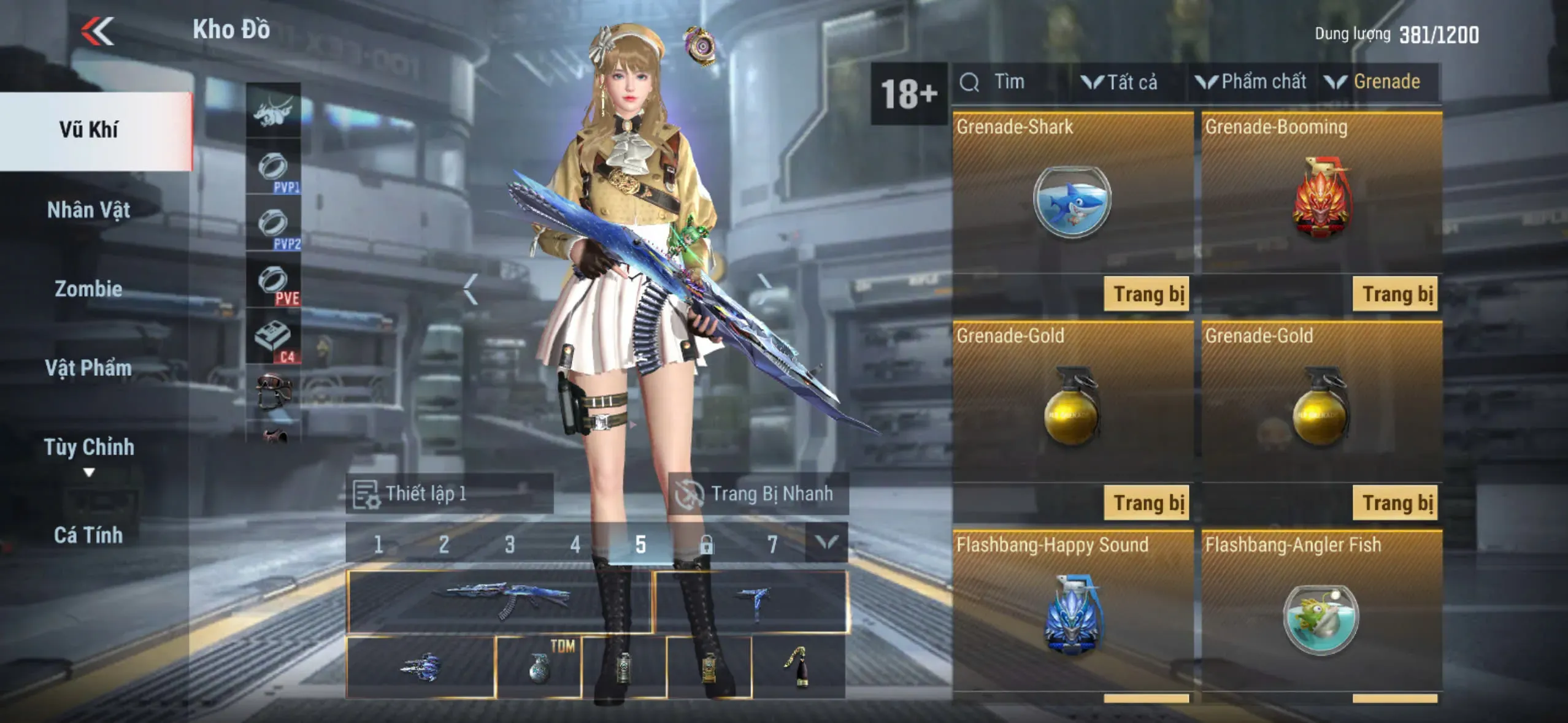Activate Trang Bị Nhanh quick equip

click(x=758, y=494)
